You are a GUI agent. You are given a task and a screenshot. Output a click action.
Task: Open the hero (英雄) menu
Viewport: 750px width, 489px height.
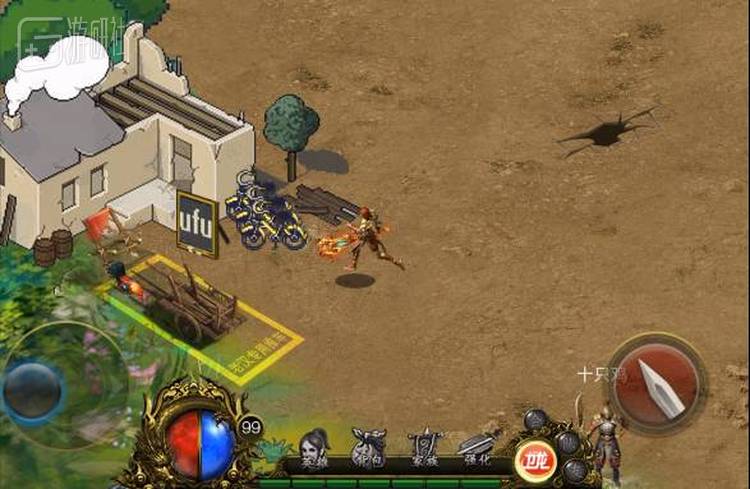coord(318,449)
